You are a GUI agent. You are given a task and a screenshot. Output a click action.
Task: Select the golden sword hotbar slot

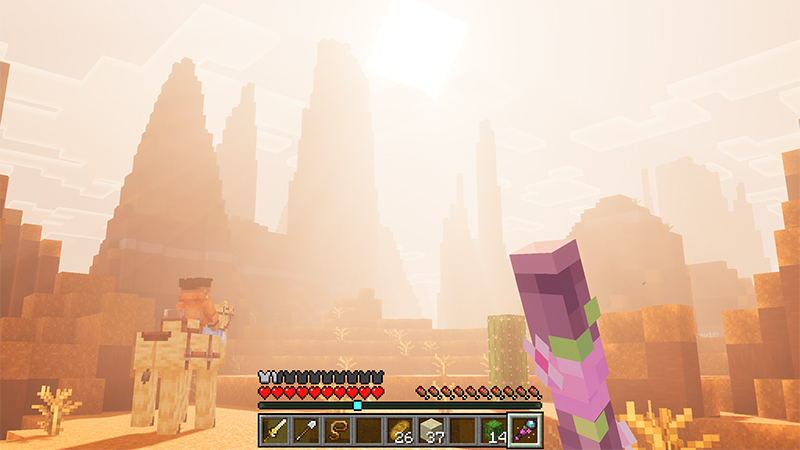pyautogui.click(x=275, y=431)
